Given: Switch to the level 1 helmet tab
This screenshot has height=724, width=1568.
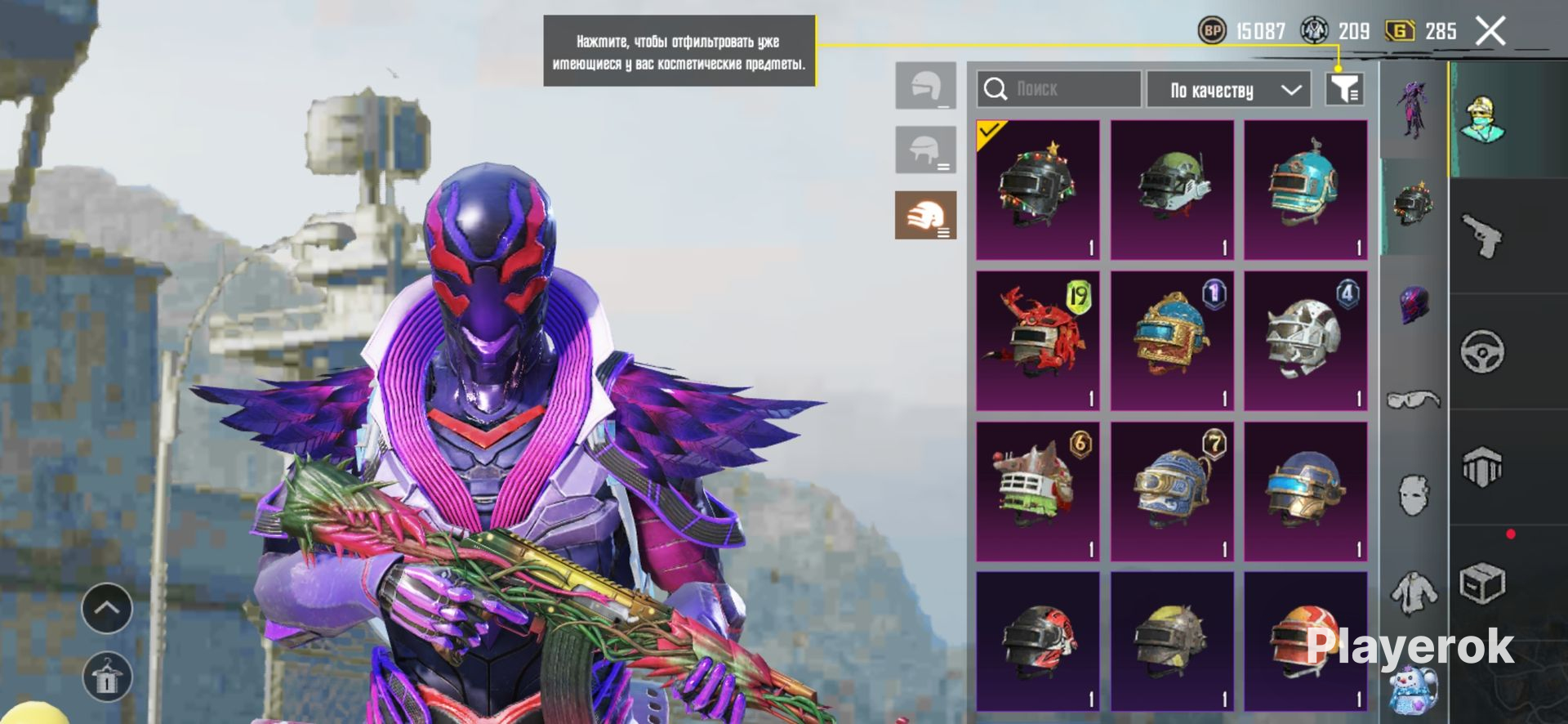Looking at the screenshot, I should coord(925,85).
